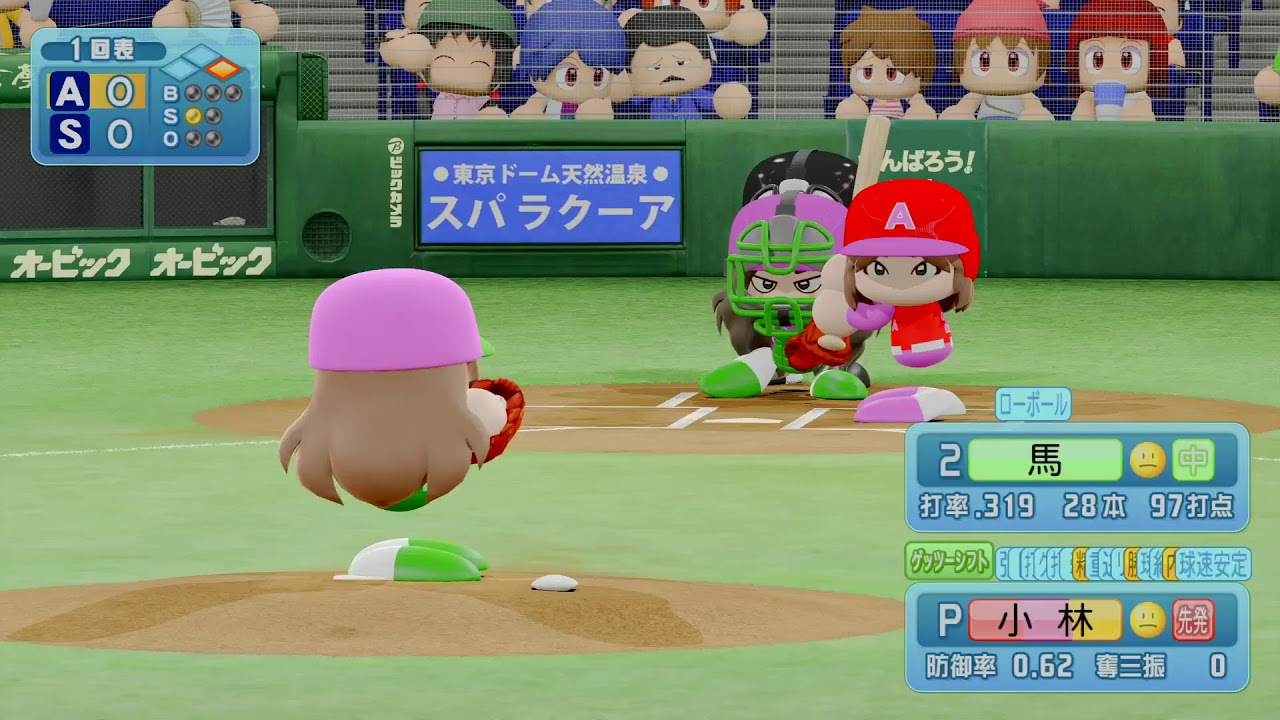Select the 球速安定 pitcher ability tag

[1213, 564]
